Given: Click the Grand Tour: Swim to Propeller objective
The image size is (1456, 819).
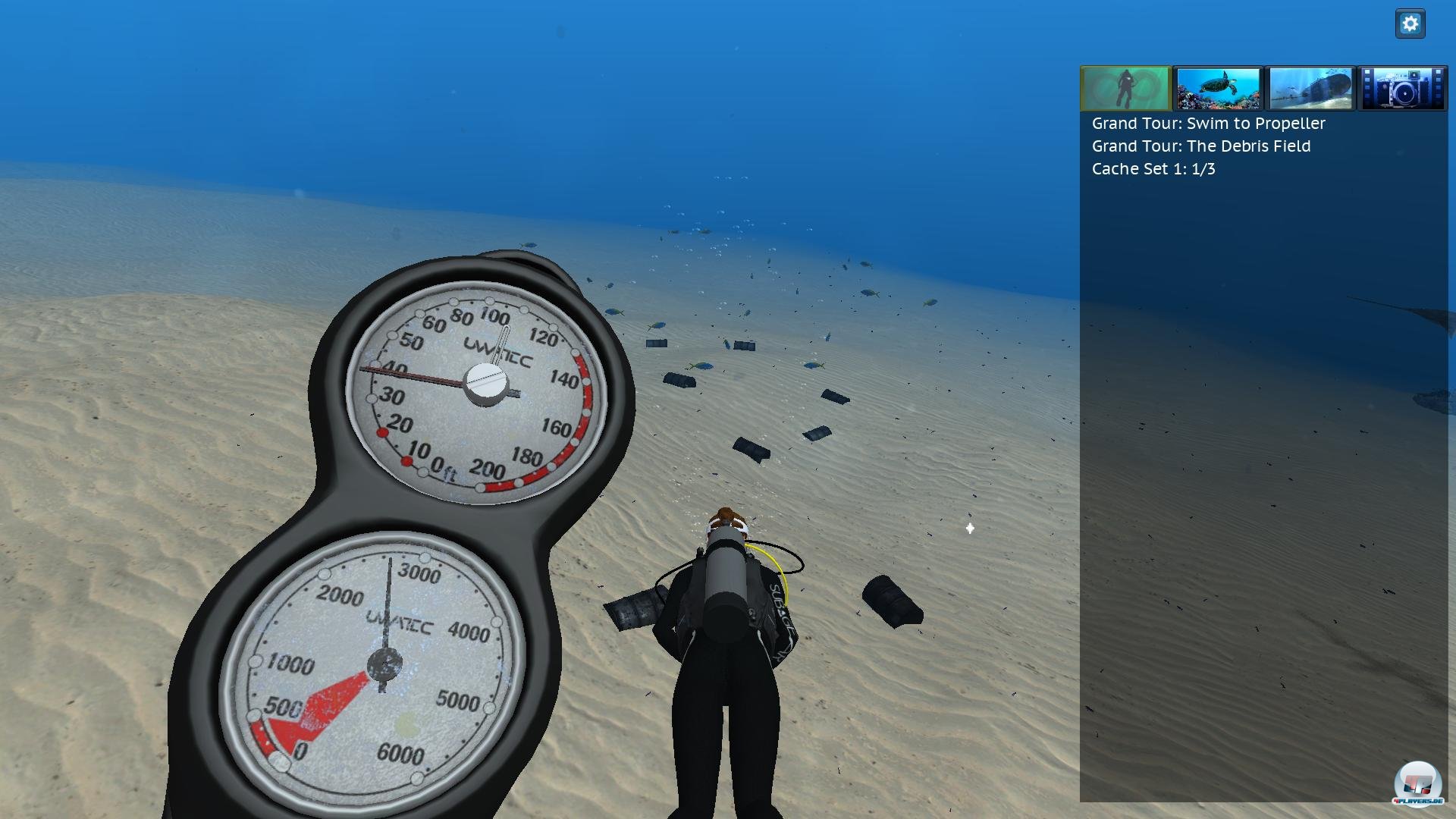Looking at the screenshot, I should (x=1207, y=123).
